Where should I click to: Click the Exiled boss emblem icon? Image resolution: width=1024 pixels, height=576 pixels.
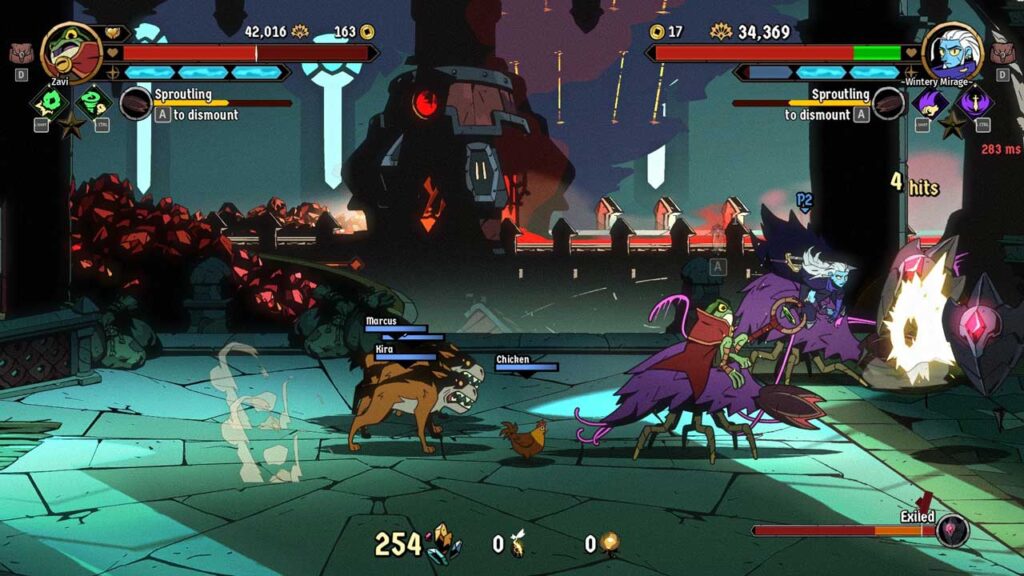pyautogui.click(x=952, y=530)
